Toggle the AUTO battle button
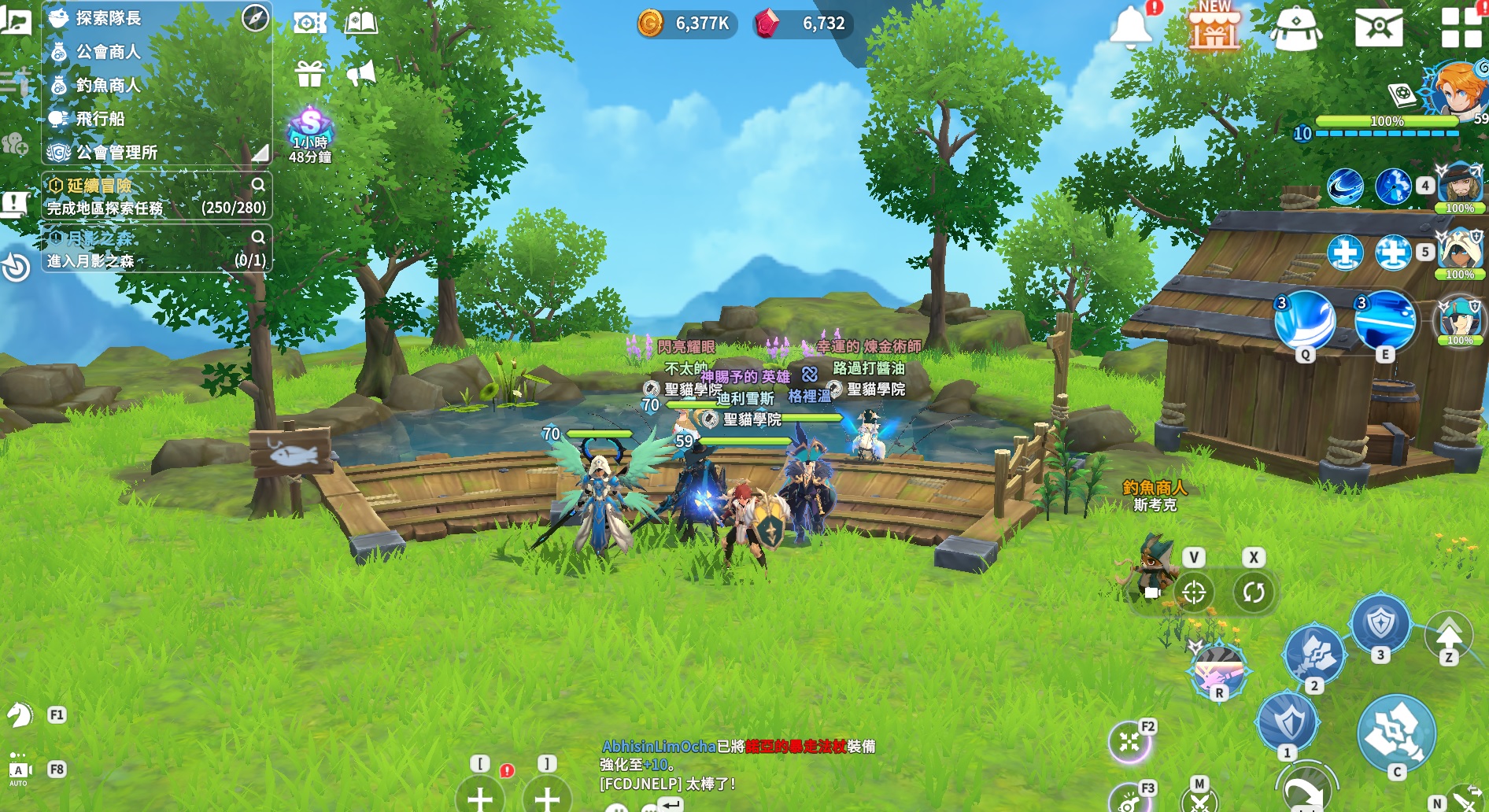The height and width of the screenshot is (812, 1489). tap(19, 770)
